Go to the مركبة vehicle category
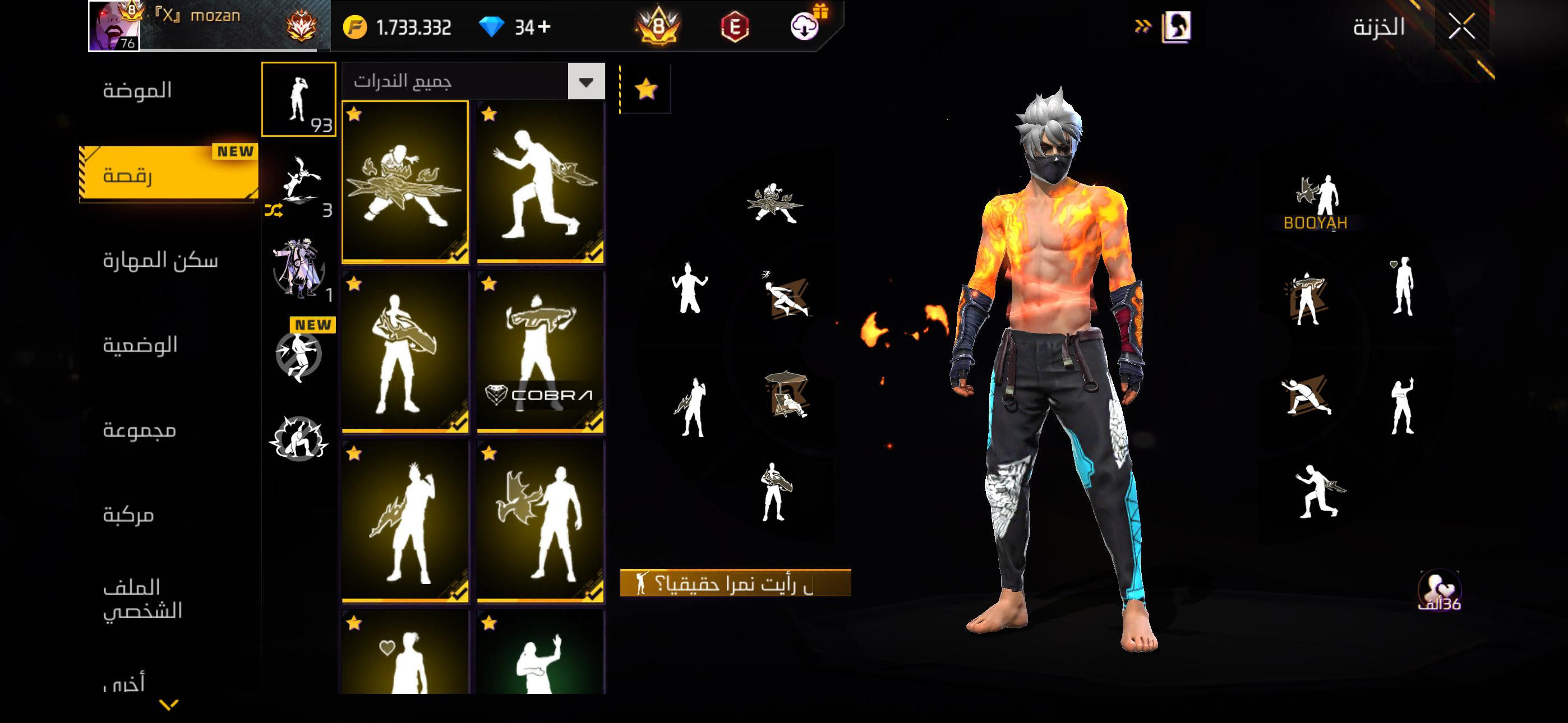 pos(128,515)
